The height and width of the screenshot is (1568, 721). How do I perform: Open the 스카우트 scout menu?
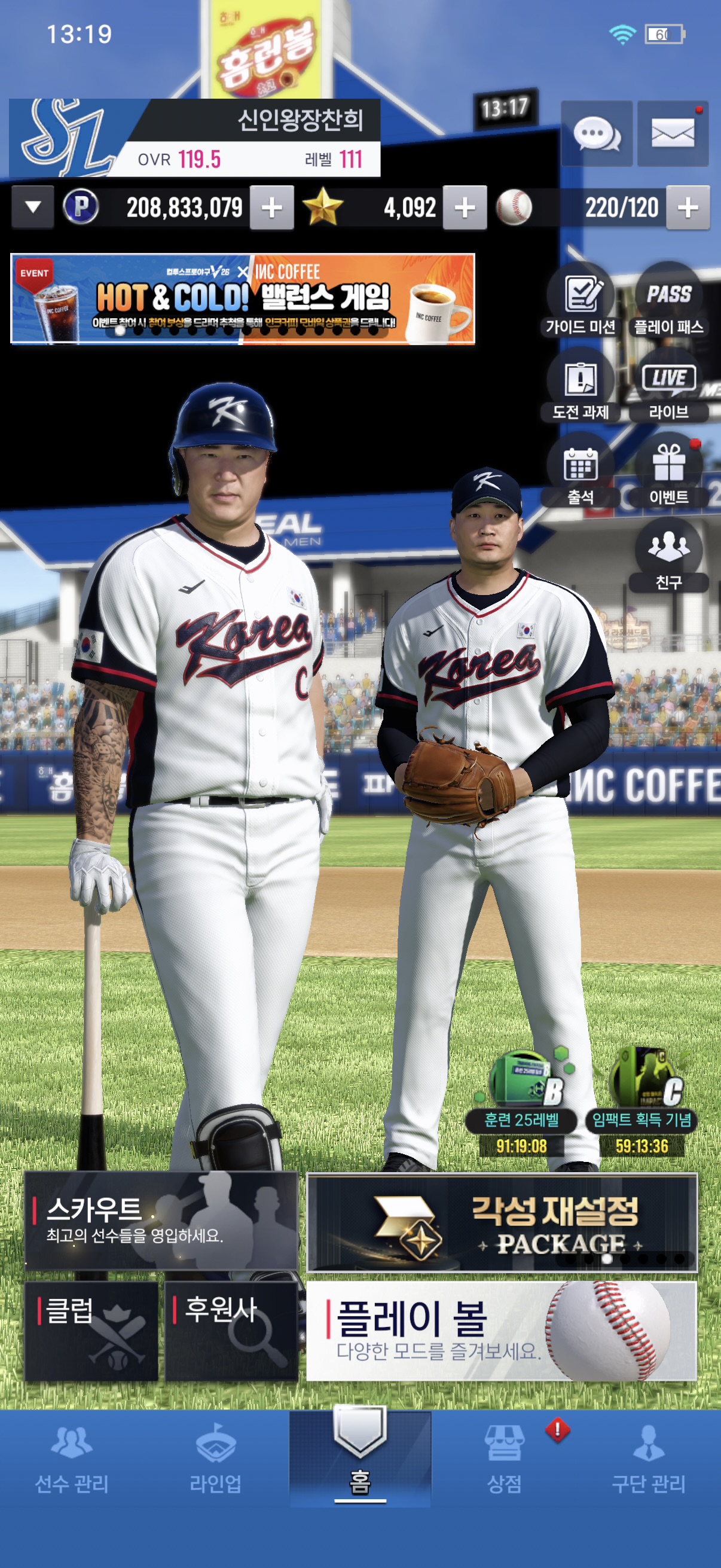pos(161,1221)
